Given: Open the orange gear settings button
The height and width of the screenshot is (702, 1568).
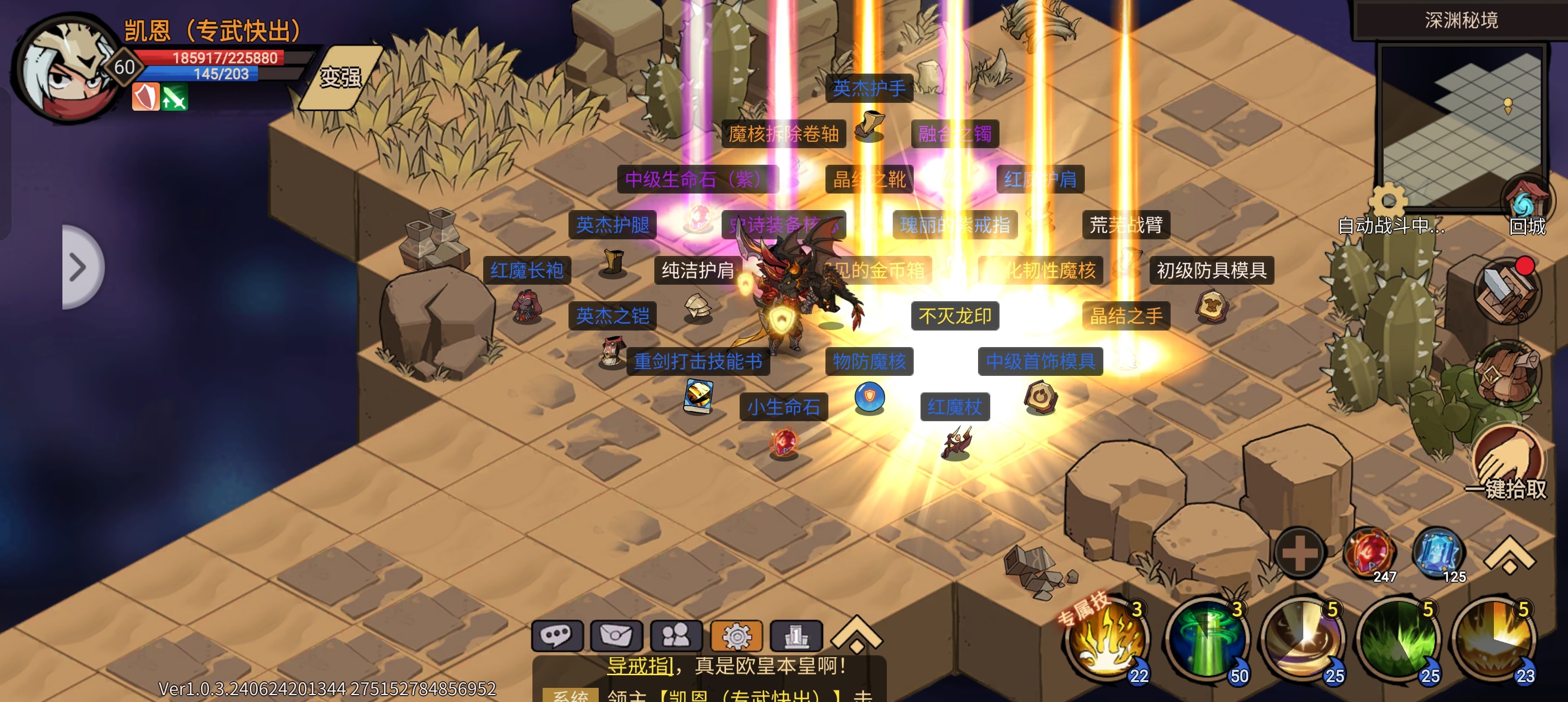Looking at the screenshot, I should coord(736,636).
